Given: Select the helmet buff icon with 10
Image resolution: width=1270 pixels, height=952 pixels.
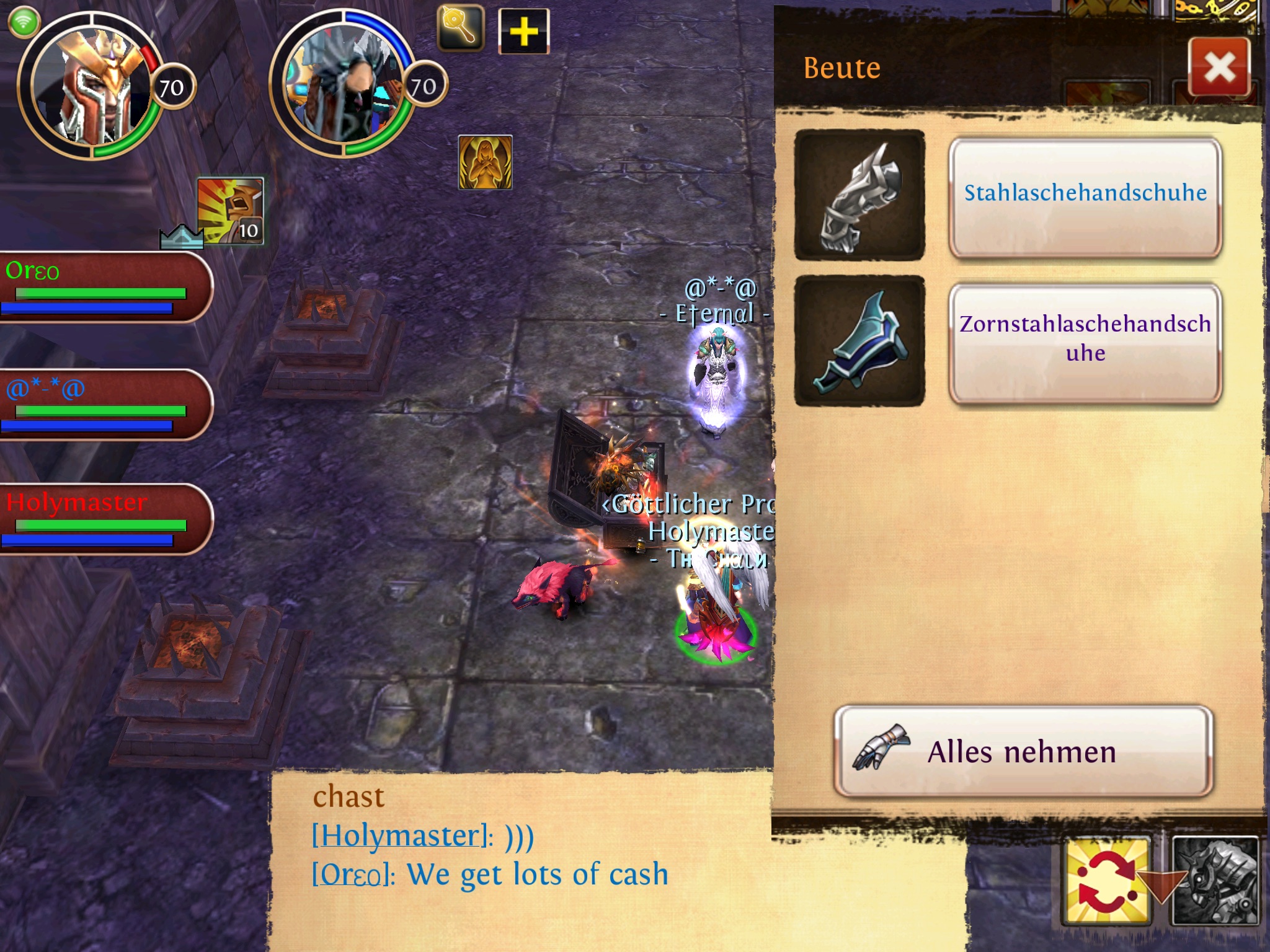Looking at the screenshot, I should click(231, 211).
